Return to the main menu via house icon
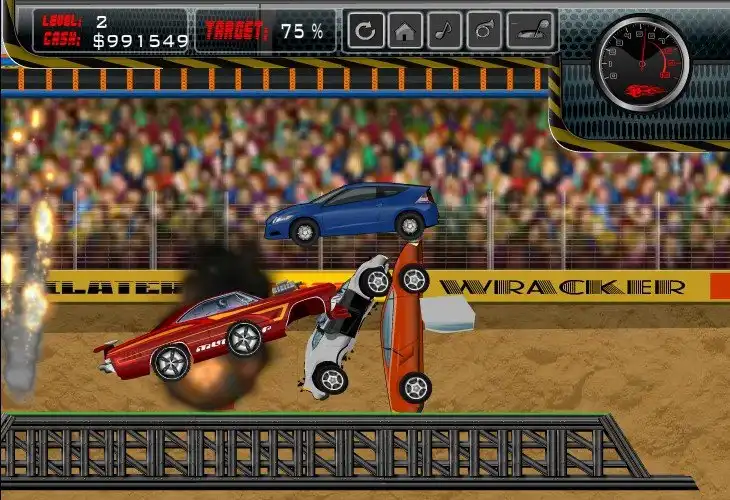 point(405,31)
